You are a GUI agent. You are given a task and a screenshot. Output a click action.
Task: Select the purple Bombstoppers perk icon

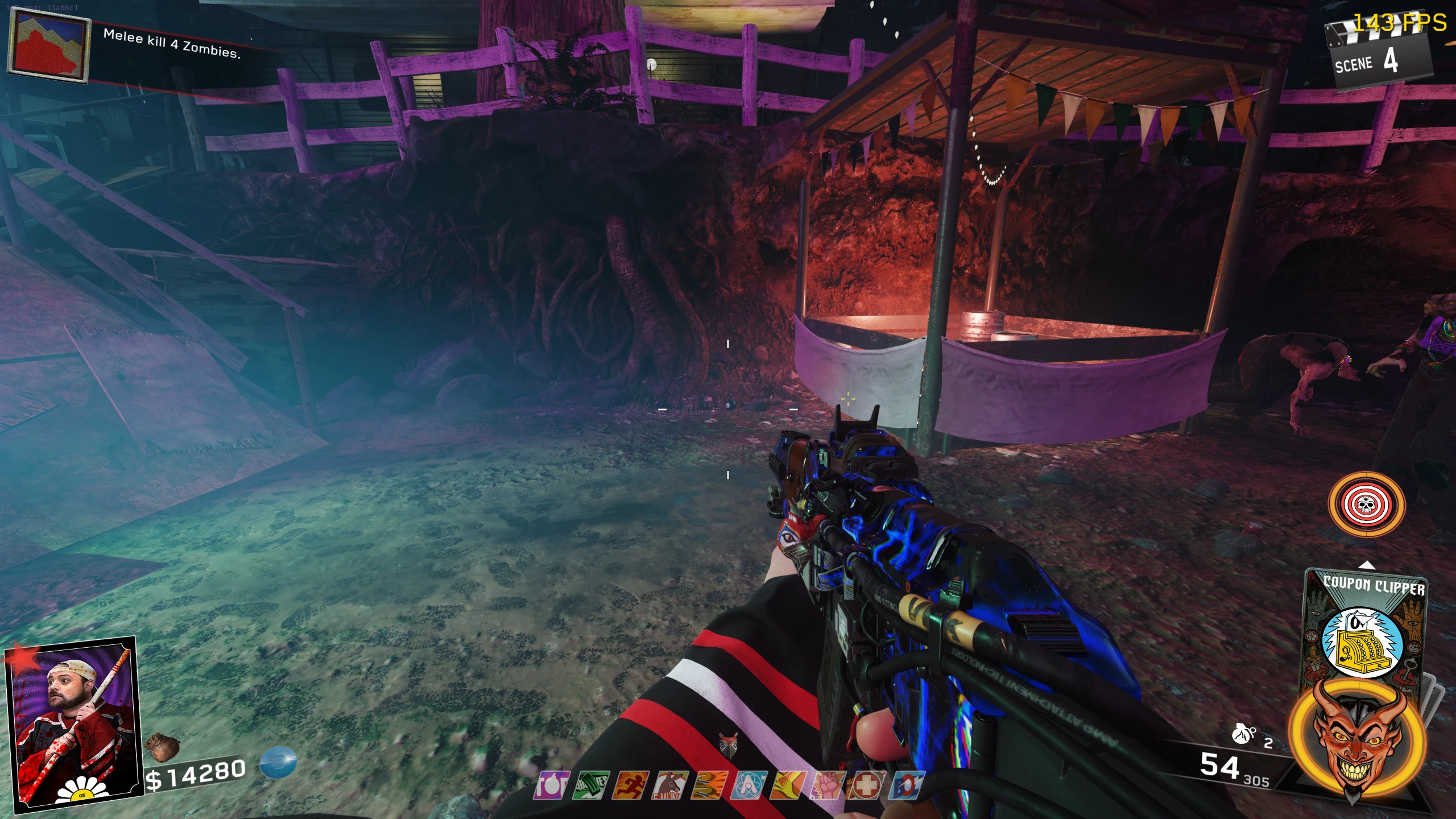[x=551, y=785]
